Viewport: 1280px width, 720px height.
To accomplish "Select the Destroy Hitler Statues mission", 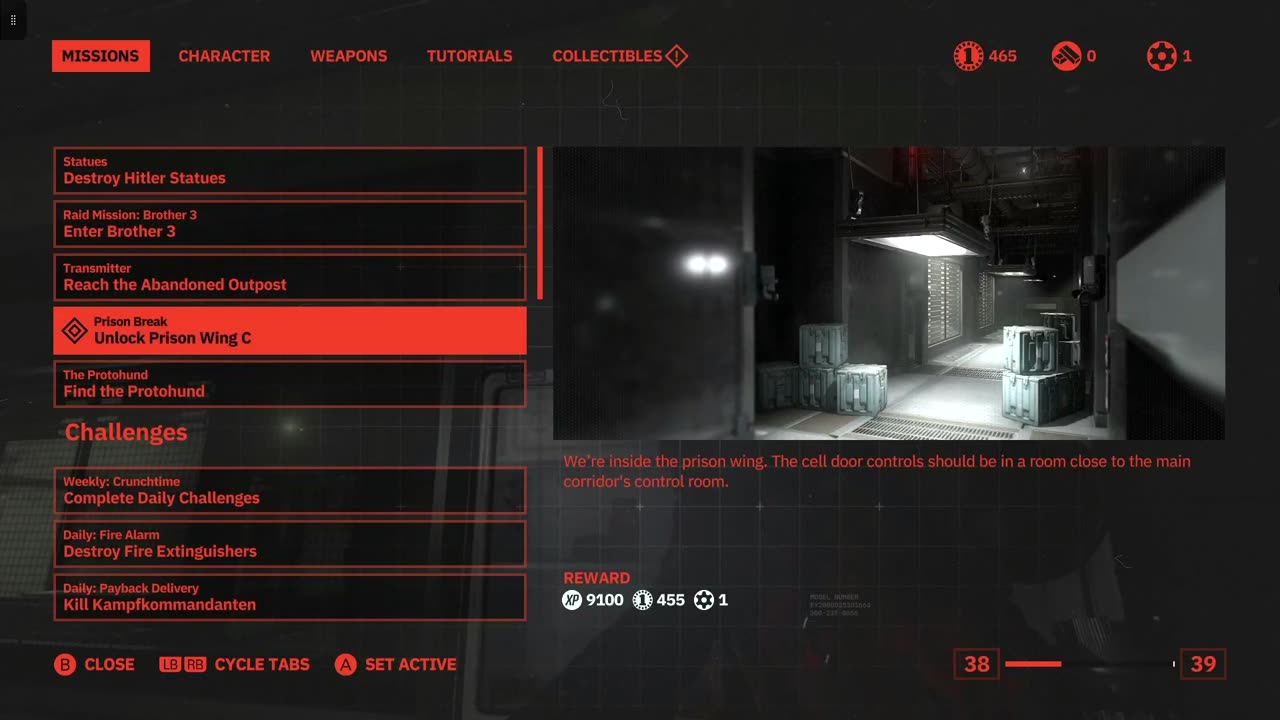I will tap(290, 171).
